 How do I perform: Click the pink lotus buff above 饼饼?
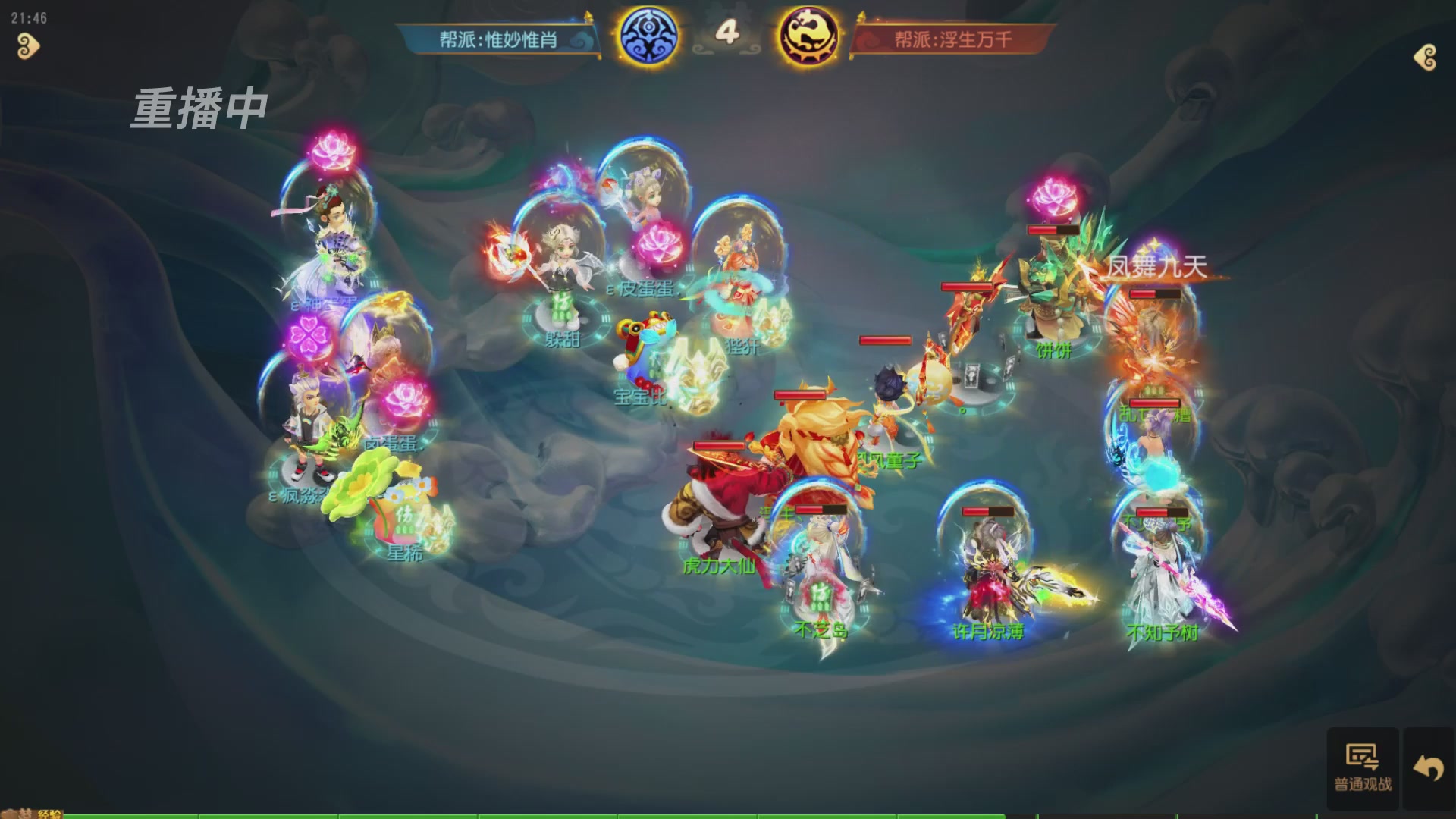pyautogui.click(x=1051, y=196)
